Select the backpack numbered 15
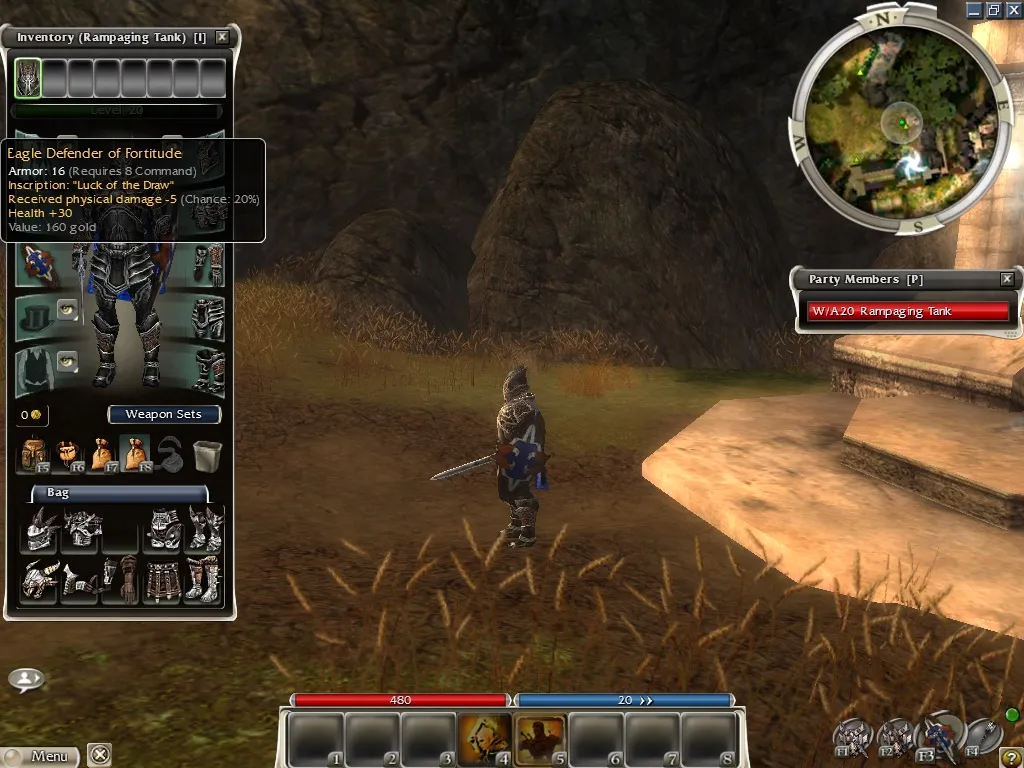 pyautogui.click(x=34, y=455)
